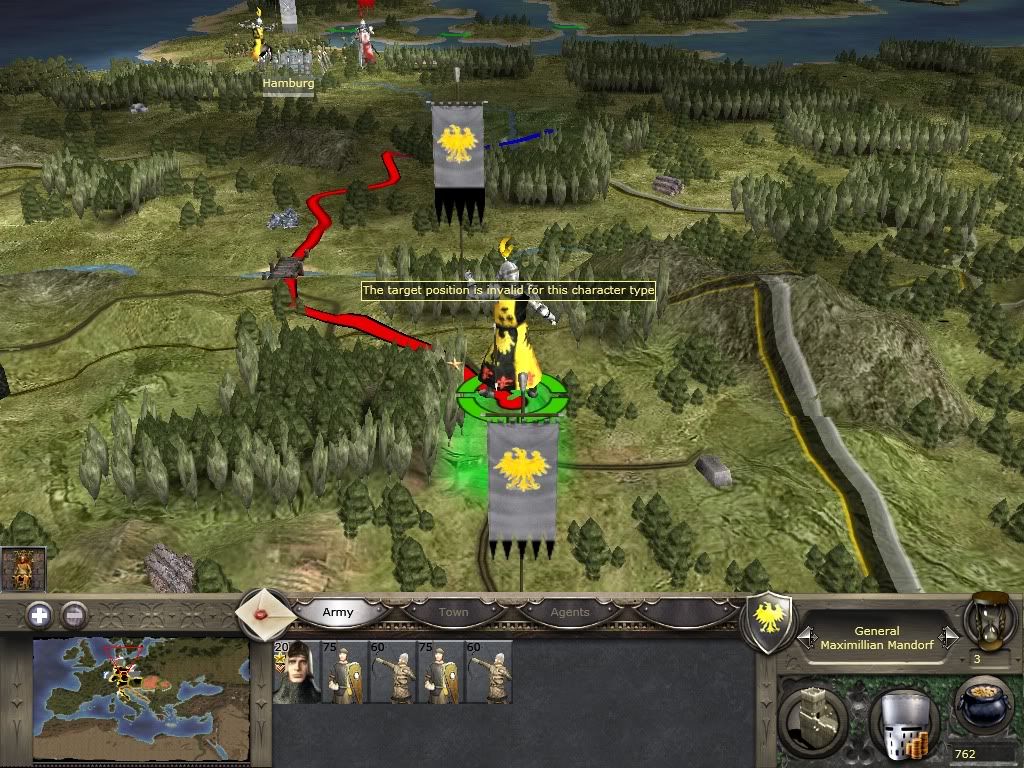The height and width of the screenshot is (768, 1024).
Task: Click the enthroned faction leader portrait
Action: (22, 569)
